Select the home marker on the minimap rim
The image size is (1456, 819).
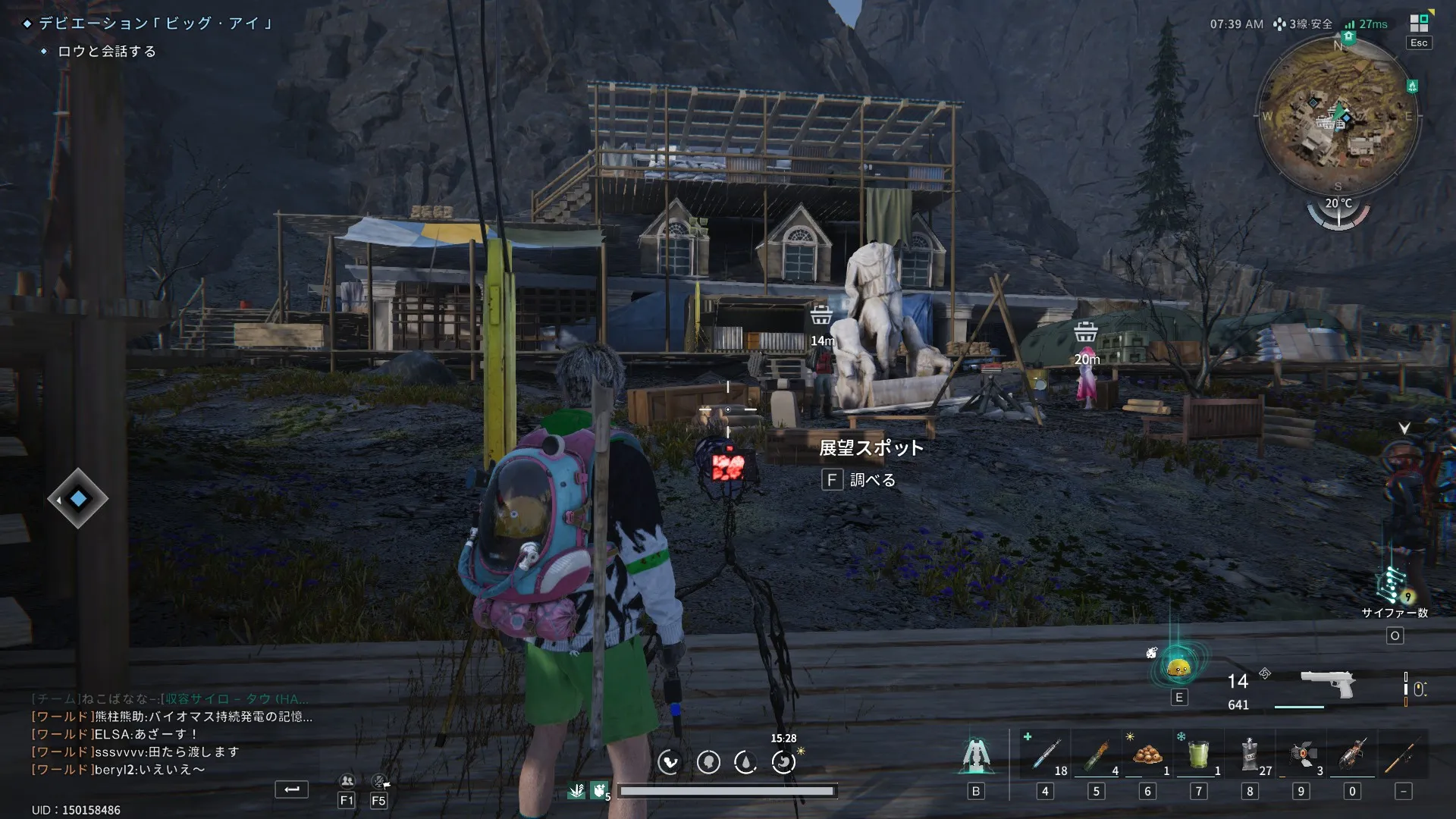(1348, 36)
